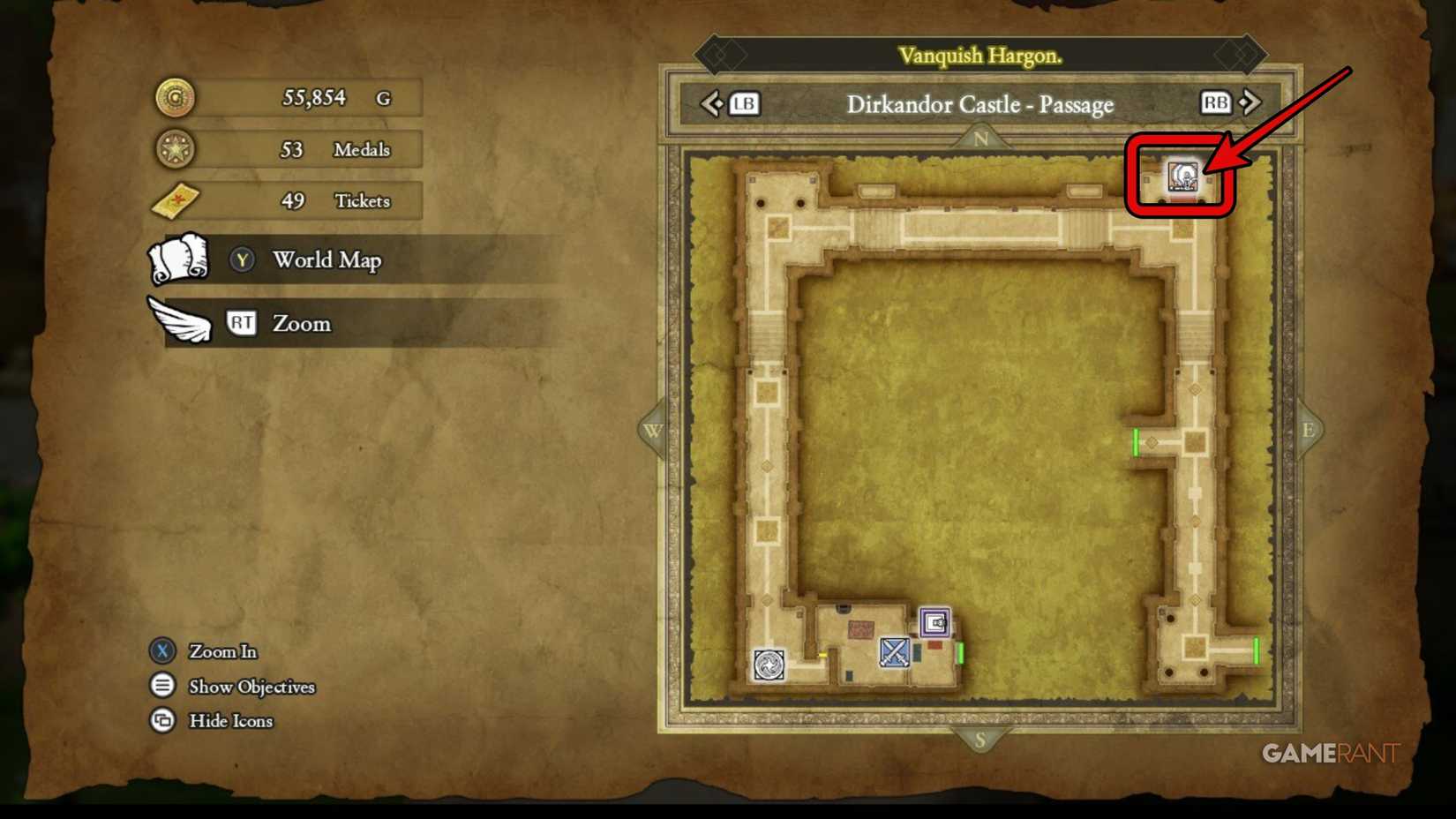Click the winged Zoom spell icon
The width and height of the screenshot is (1456, 819).
(x=179, y=321)
